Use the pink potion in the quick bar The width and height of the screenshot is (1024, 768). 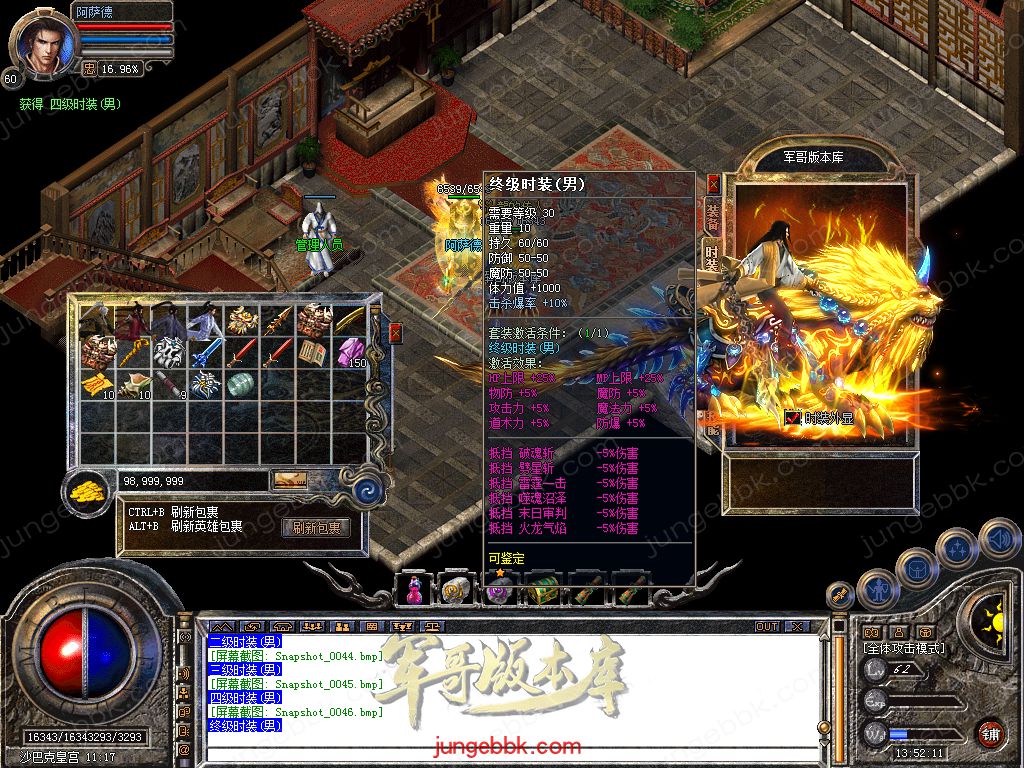pos(413,590)
